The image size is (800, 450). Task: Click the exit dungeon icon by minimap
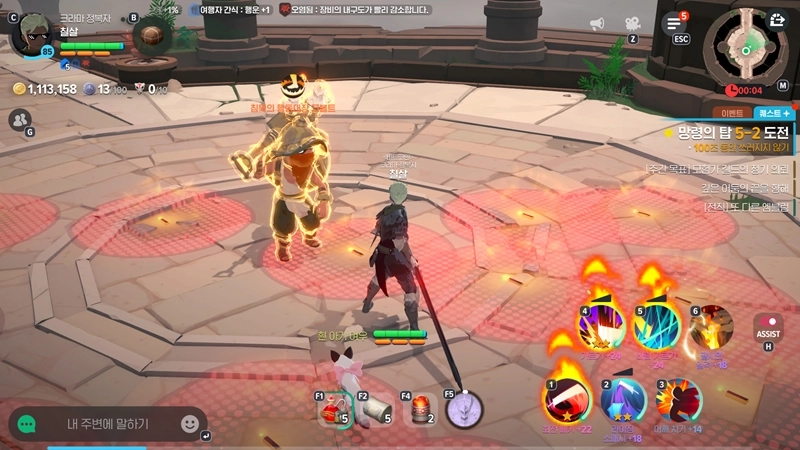click(x=776, y=19)
